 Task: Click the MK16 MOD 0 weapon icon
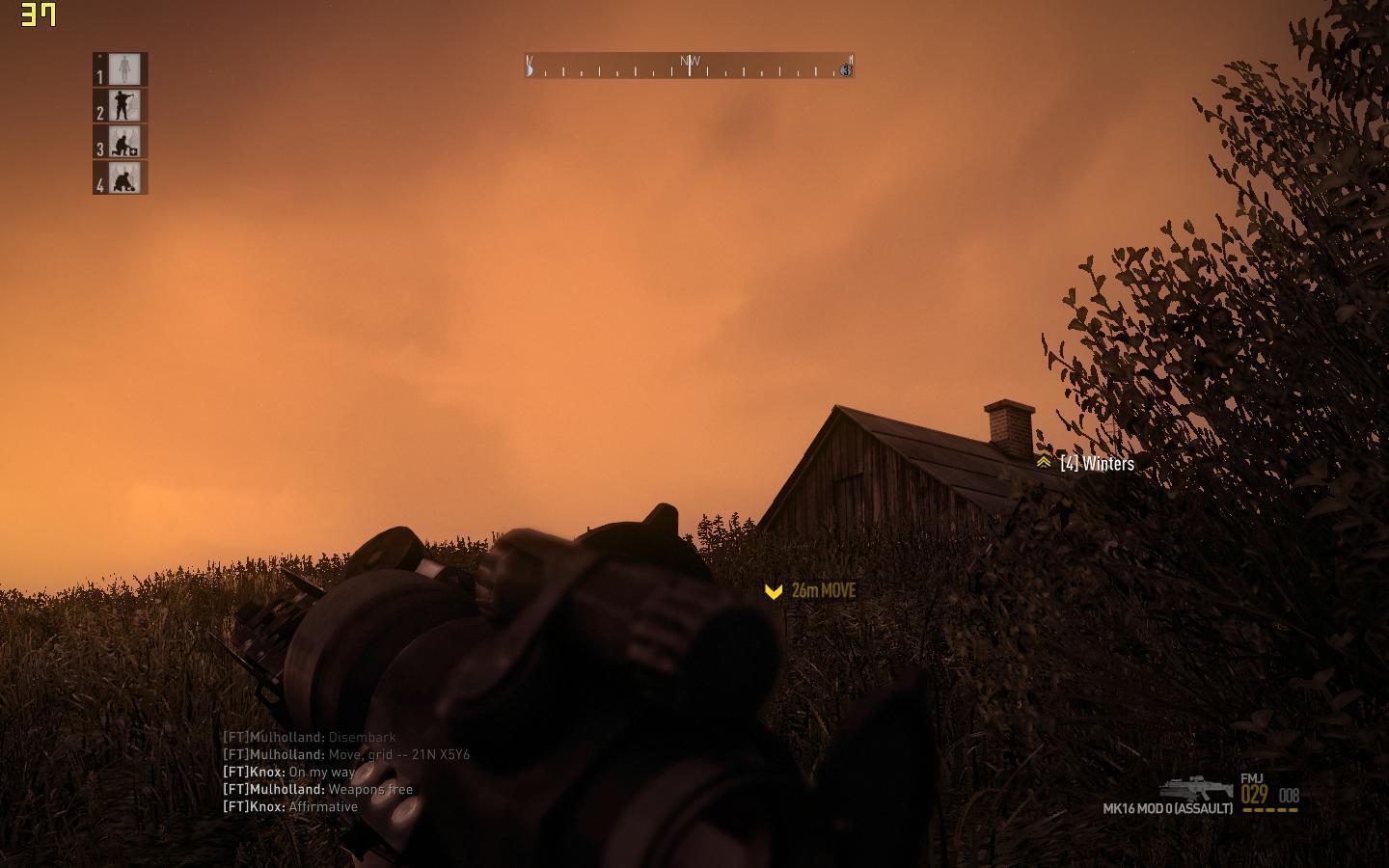point(1196,788)
